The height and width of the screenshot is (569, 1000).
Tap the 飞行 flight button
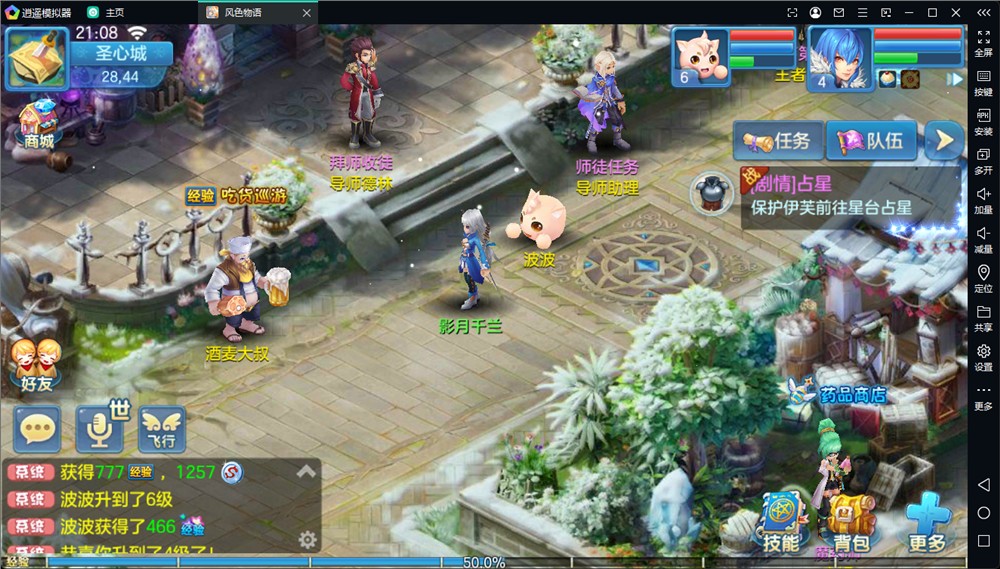click(x=161, y=430)
